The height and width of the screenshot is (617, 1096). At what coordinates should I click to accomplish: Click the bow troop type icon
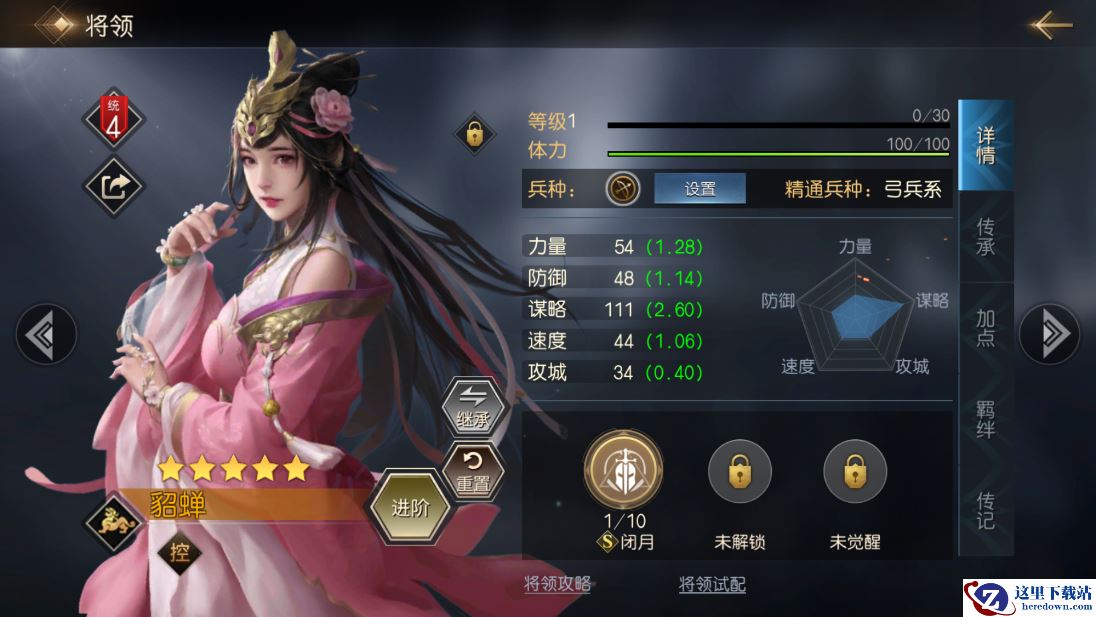[622, 188]
